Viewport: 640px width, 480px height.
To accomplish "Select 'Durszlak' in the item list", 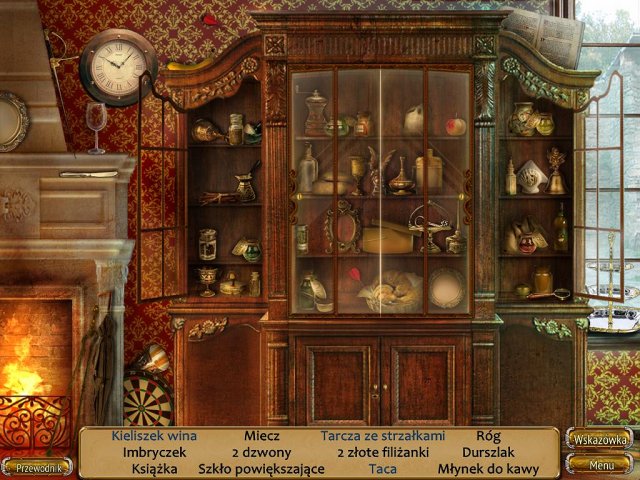I will click(487, 452).
